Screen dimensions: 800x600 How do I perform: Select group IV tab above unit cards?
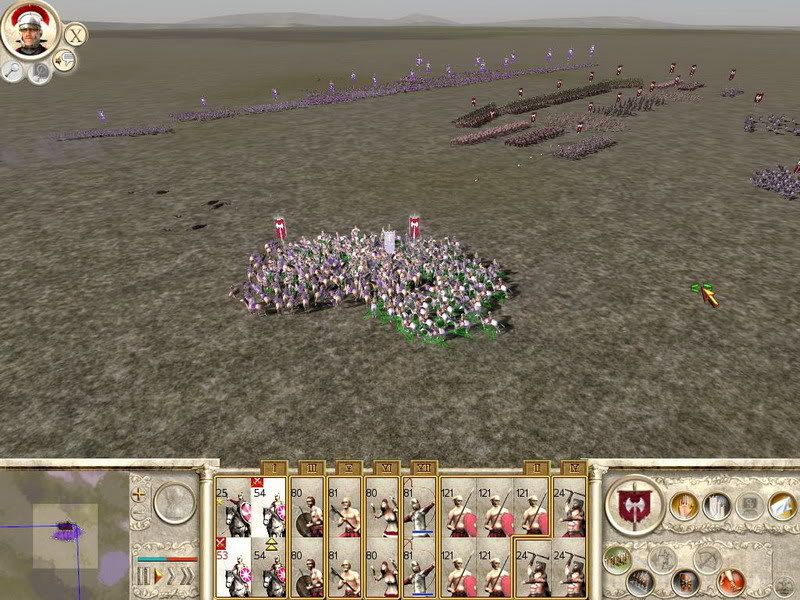[x=572, y=467]
